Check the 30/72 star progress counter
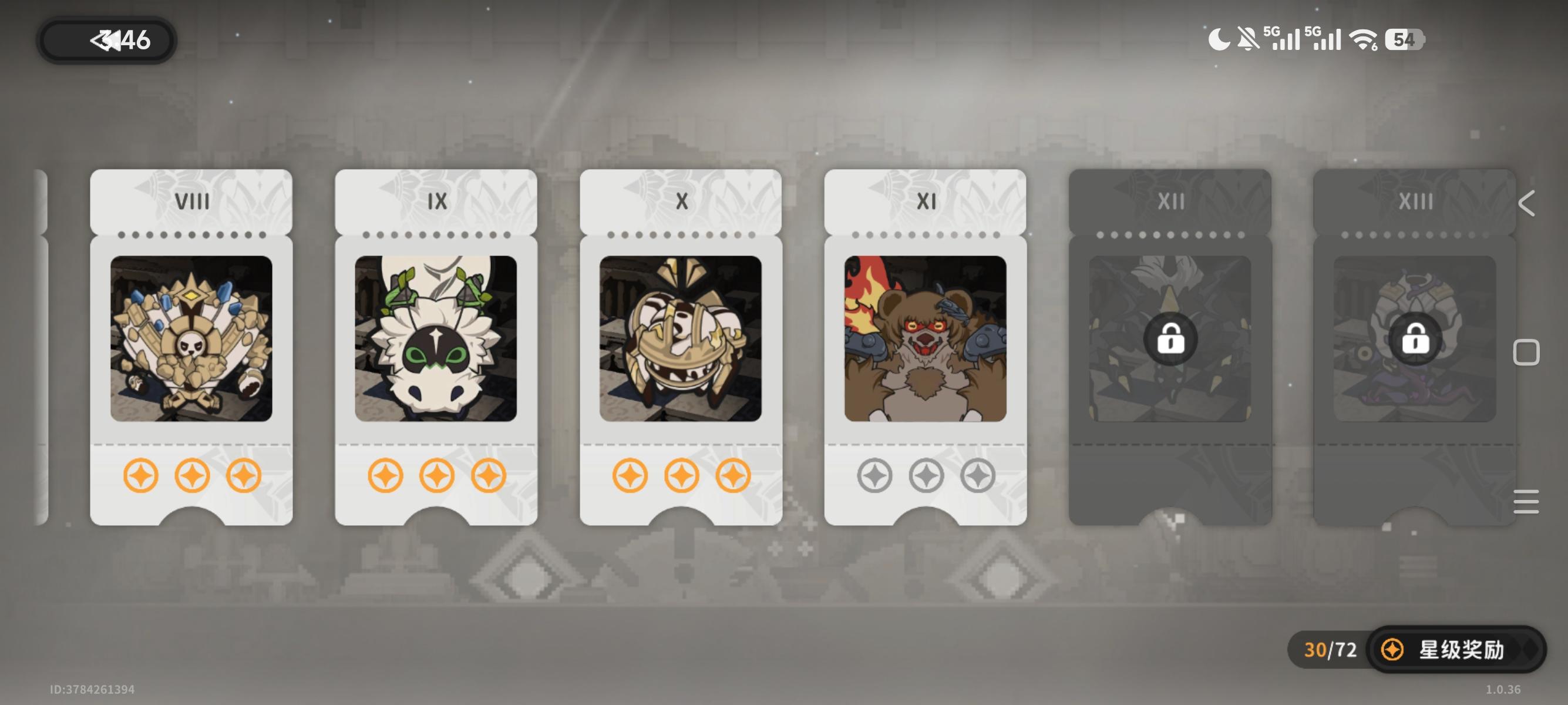Screen dimensions: 1568x705 (1330, 650)
